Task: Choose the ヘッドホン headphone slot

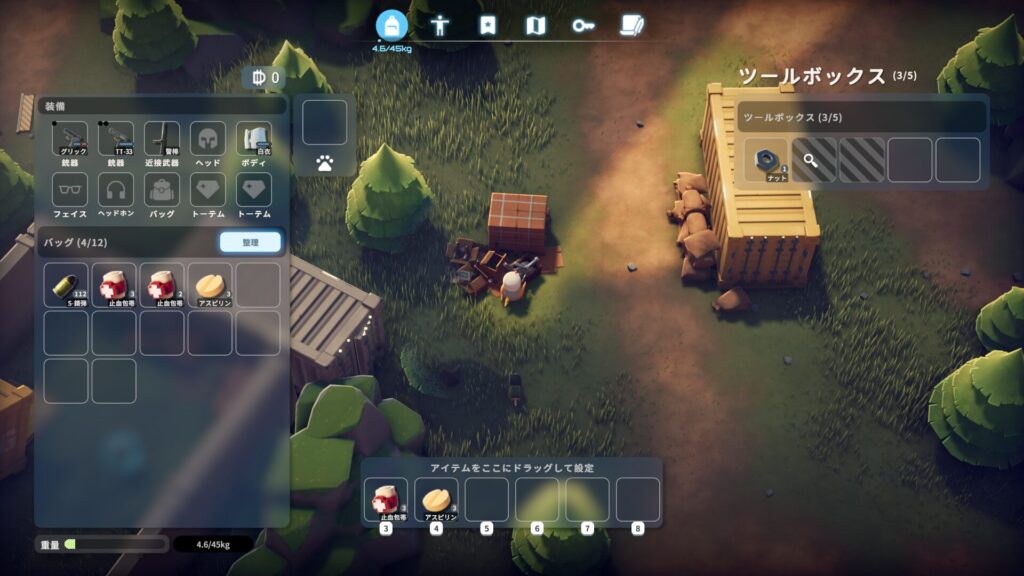Action: 116,192
